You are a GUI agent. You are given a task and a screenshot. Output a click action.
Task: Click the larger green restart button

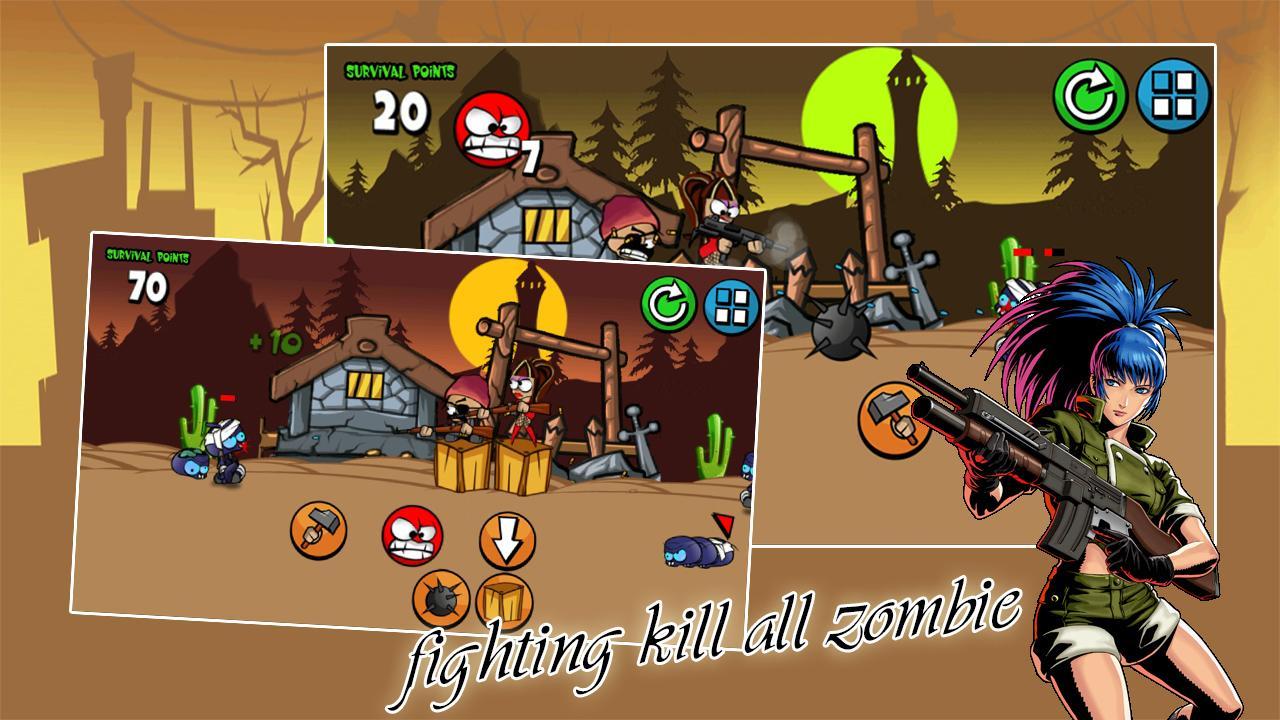pyautogui.click(x=1089, y=96)
